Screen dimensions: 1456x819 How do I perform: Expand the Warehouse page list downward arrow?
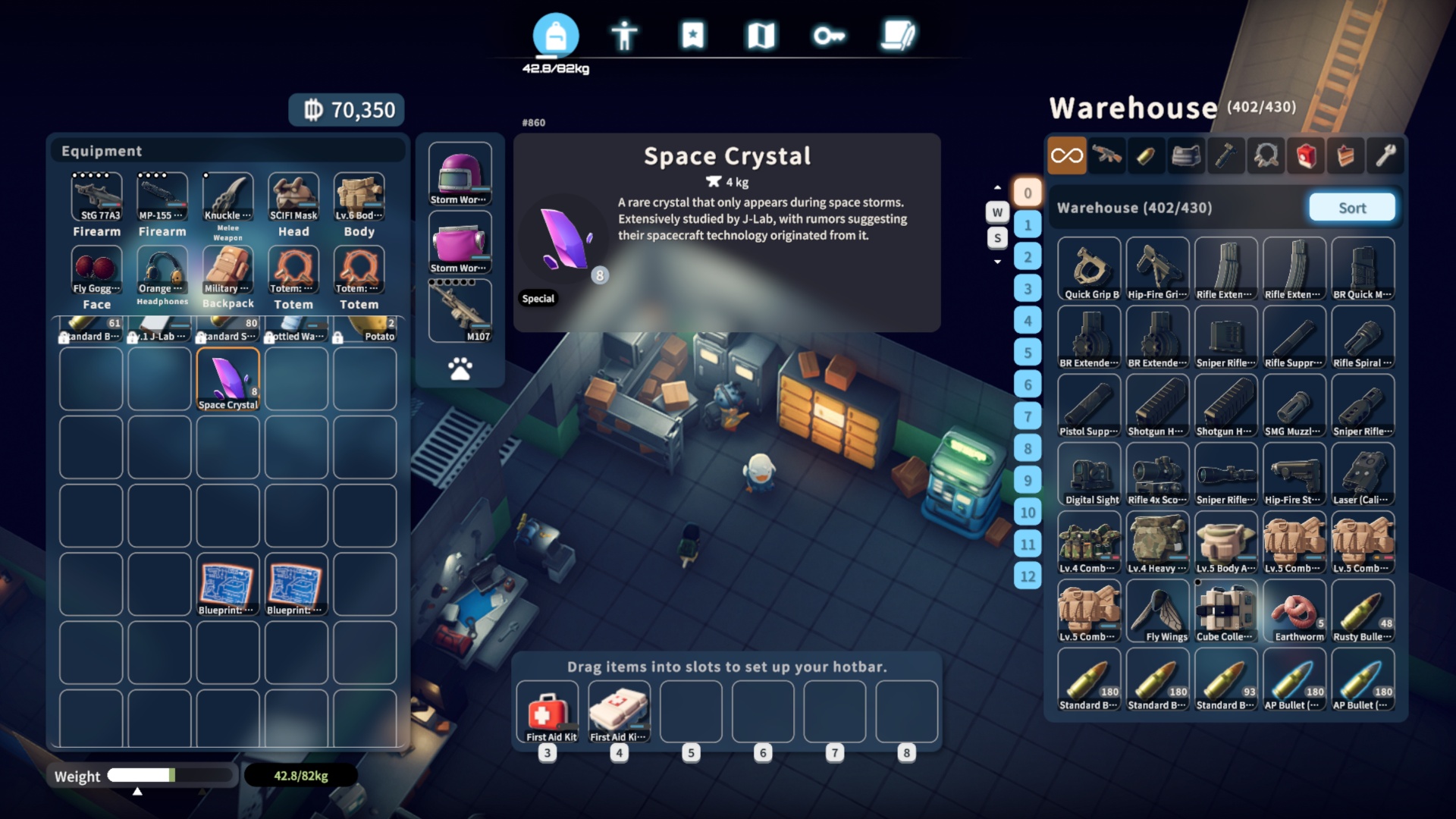point(997,262)
